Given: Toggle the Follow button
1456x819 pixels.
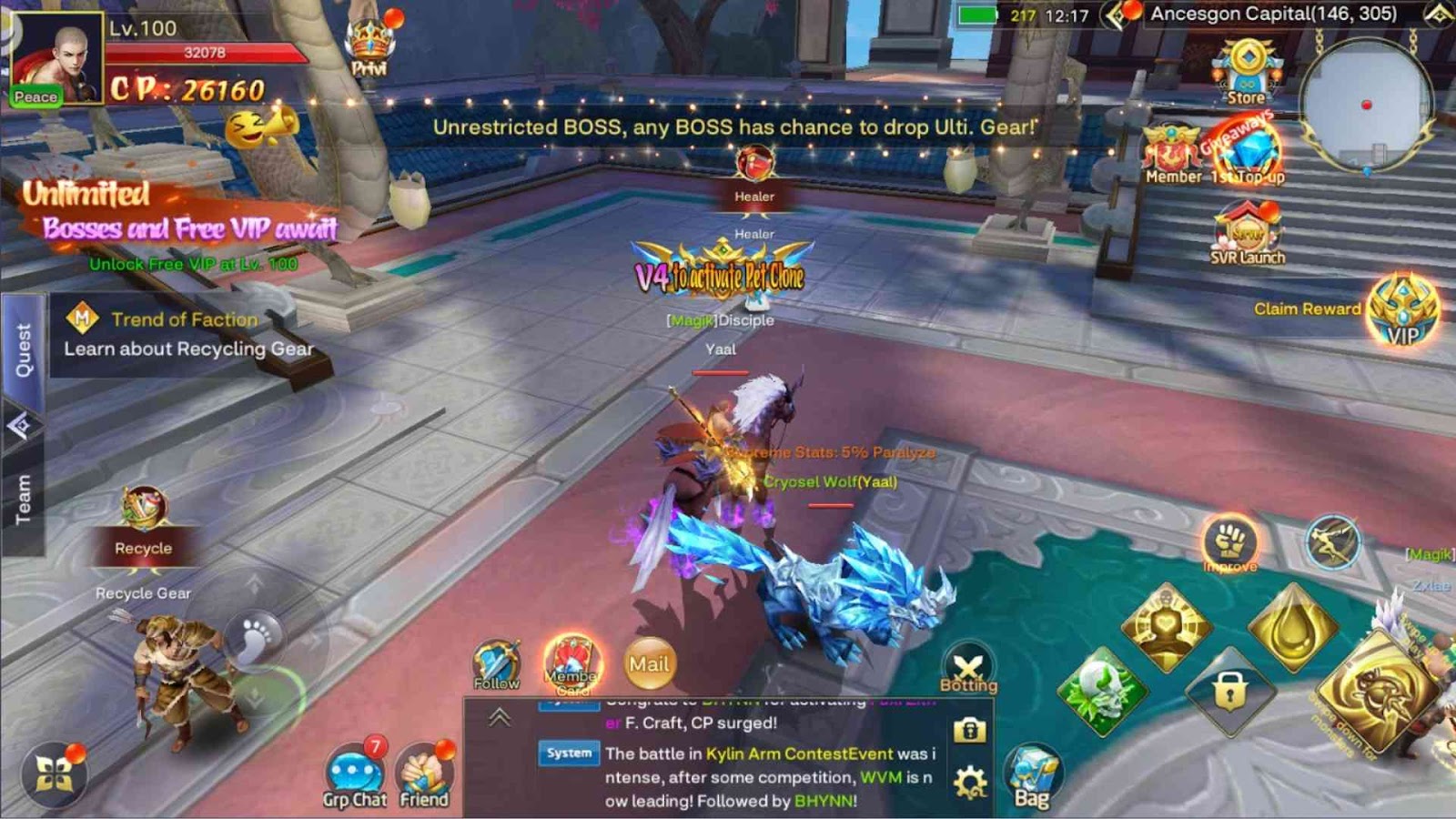Looking at the screenshot, I should [x=496, y=664].
